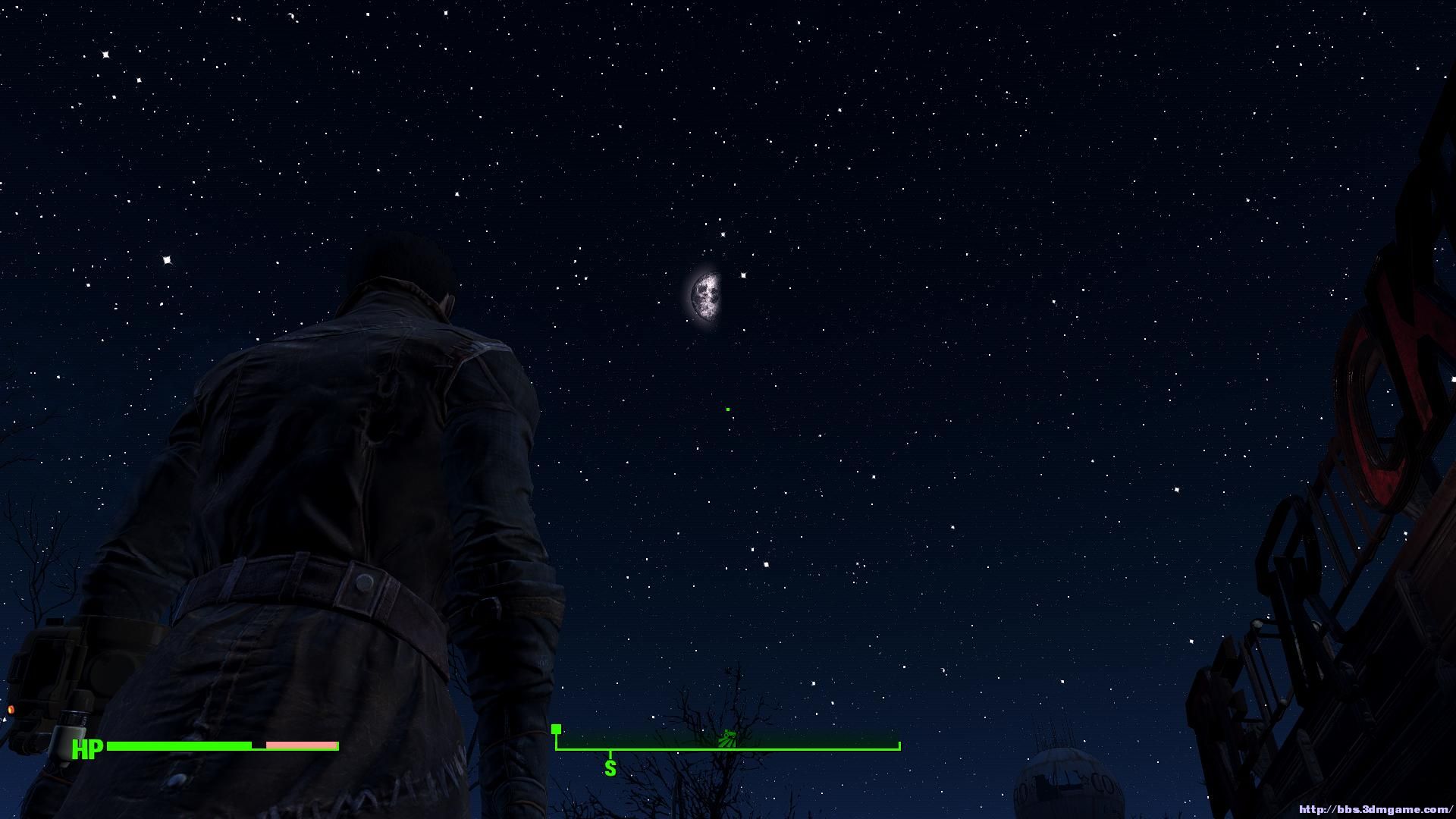Click the S heading on the compass

[x=610, y=768]
